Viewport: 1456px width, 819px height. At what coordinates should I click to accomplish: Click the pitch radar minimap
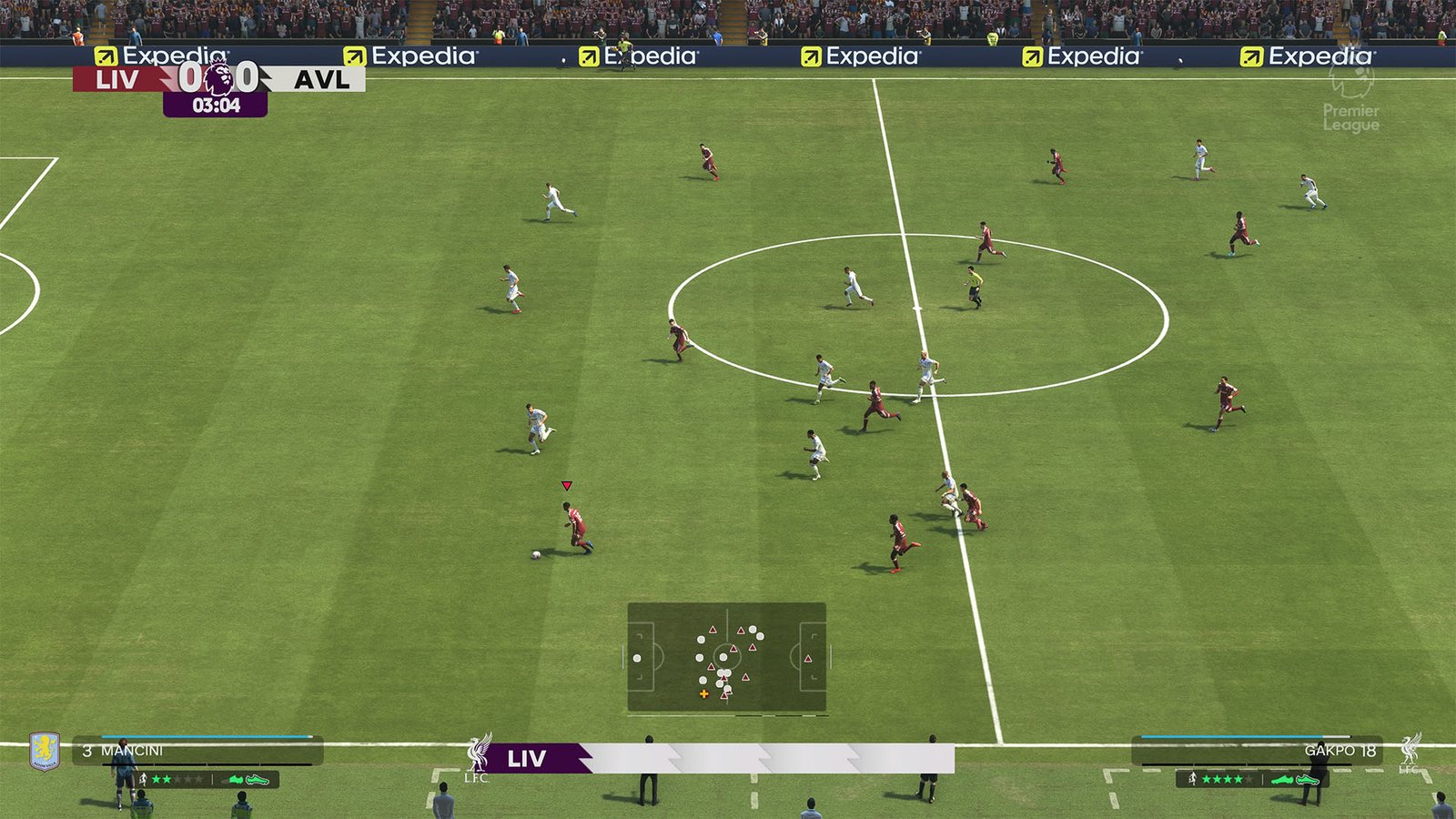point(726,656)
